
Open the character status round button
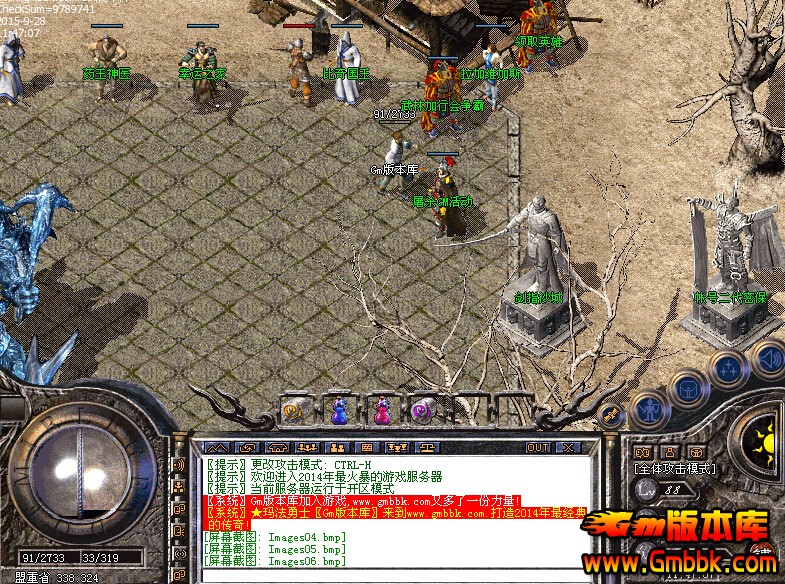tap(651, 408)
